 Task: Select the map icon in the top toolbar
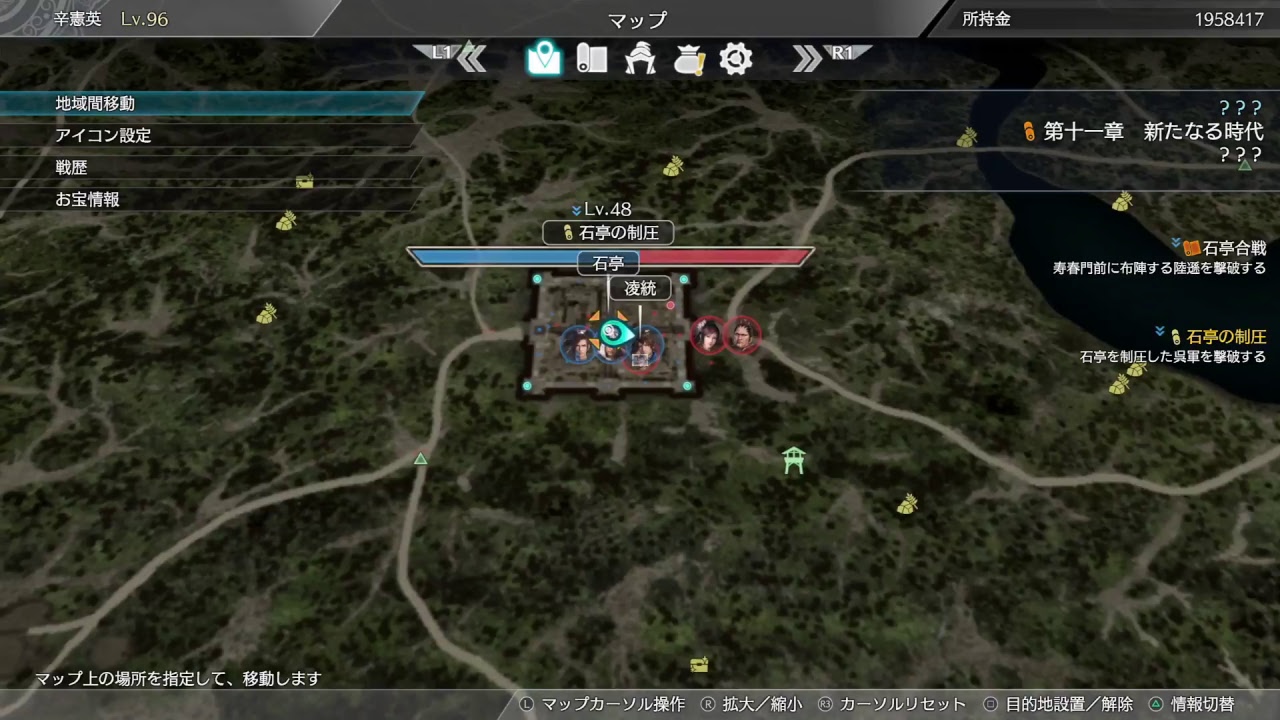click(x=543, y=58)
